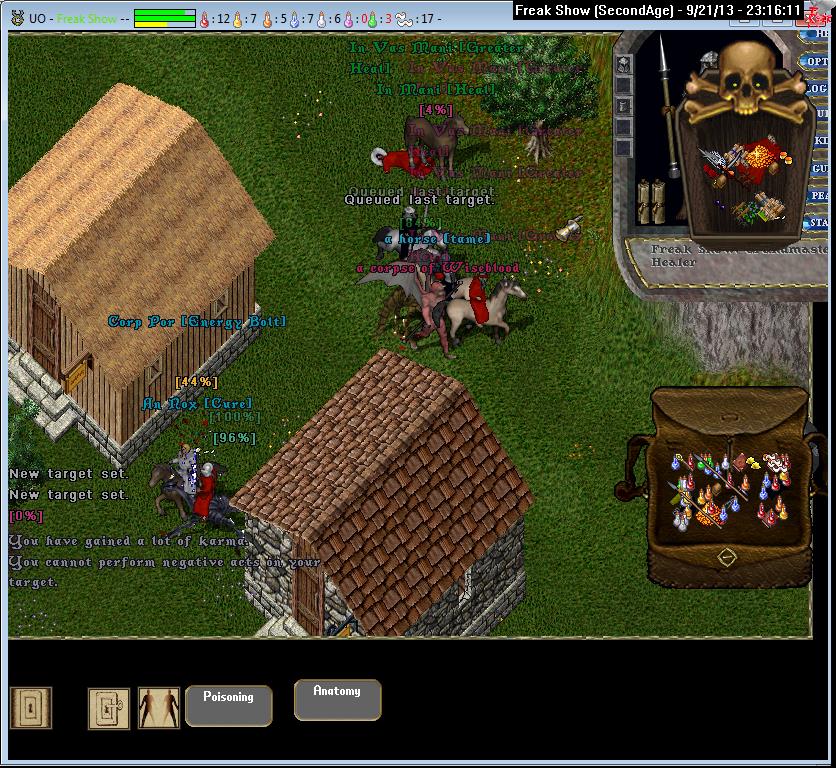836x768 pixels.
Task: Open the Guild button on the paperdoll
Action: coord(820,169)
